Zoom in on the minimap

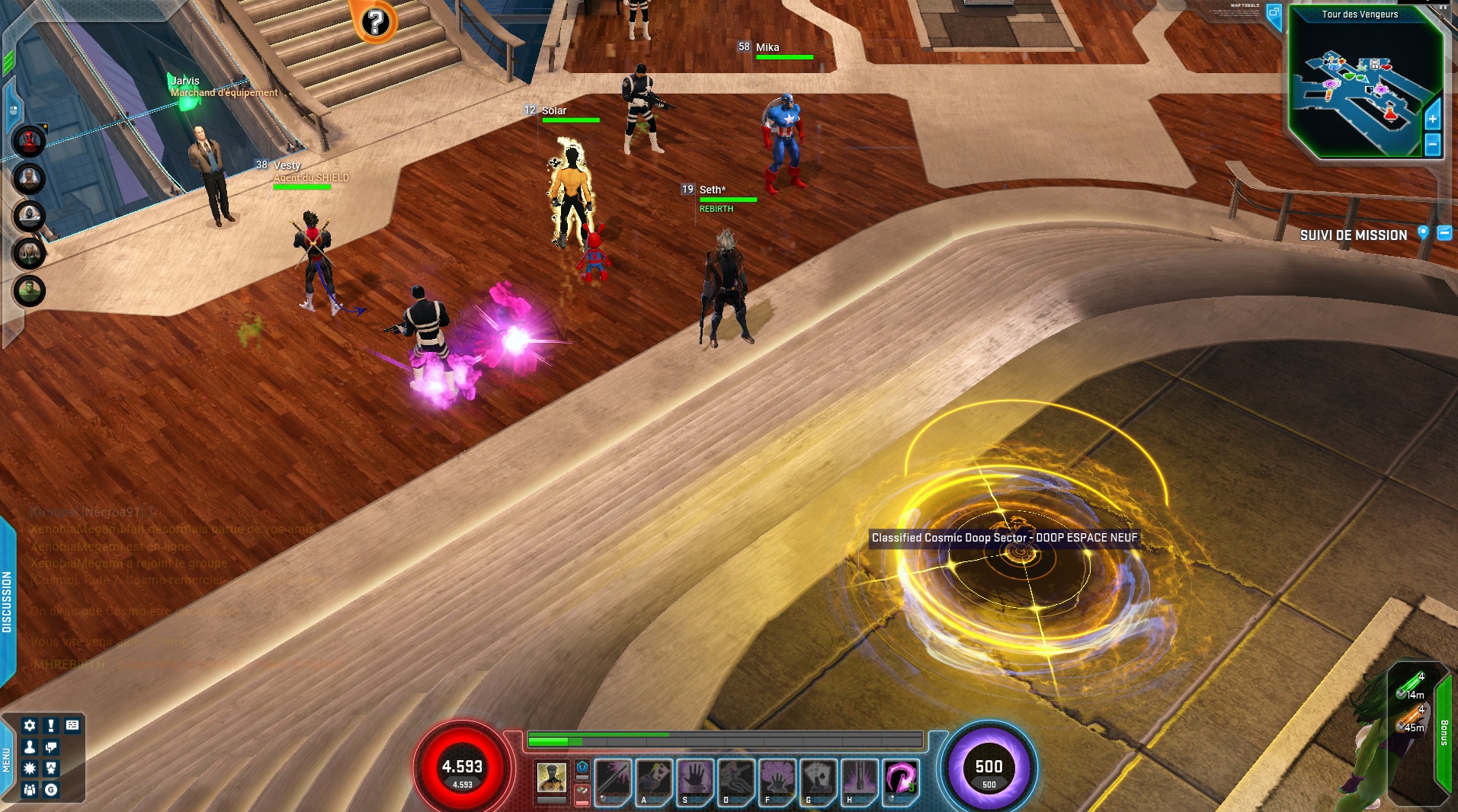pos(1432,119)
